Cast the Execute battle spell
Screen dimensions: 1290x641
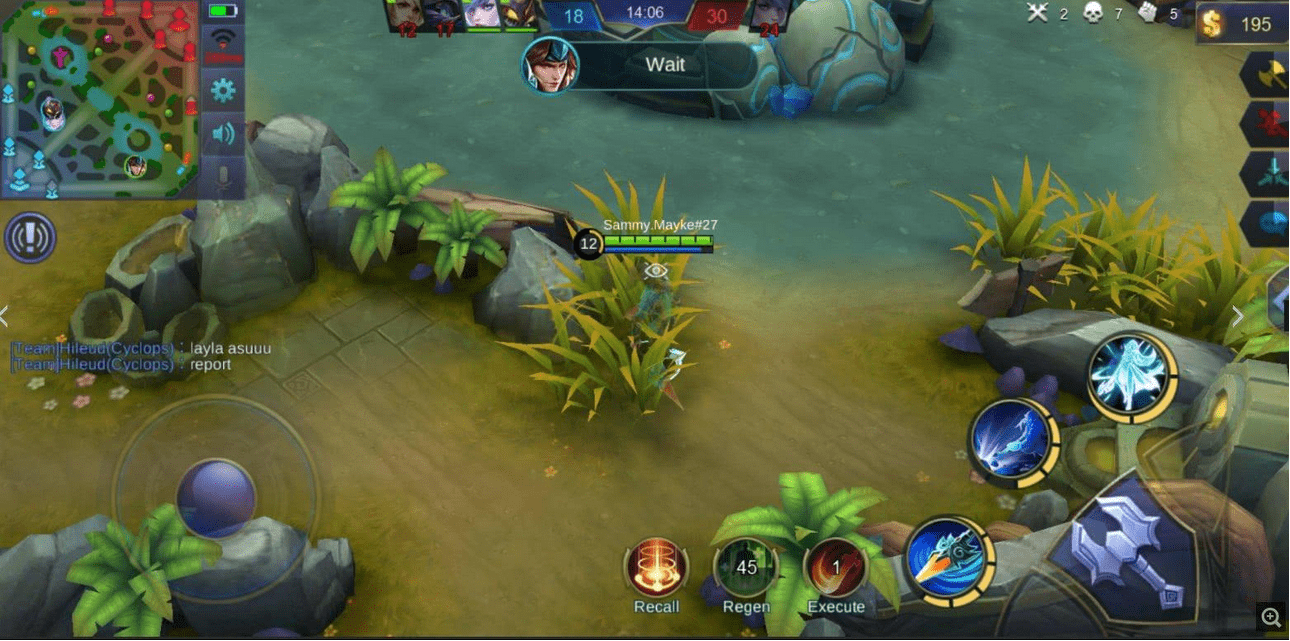pyautogui.click(x=836, y=568)
